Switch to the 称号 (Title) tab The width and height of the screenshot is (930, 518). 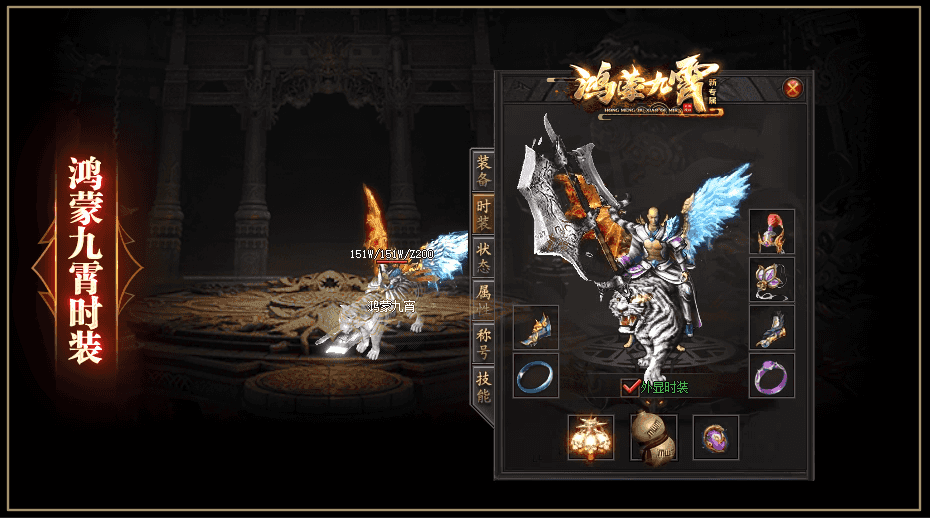[x=484, y=343]
